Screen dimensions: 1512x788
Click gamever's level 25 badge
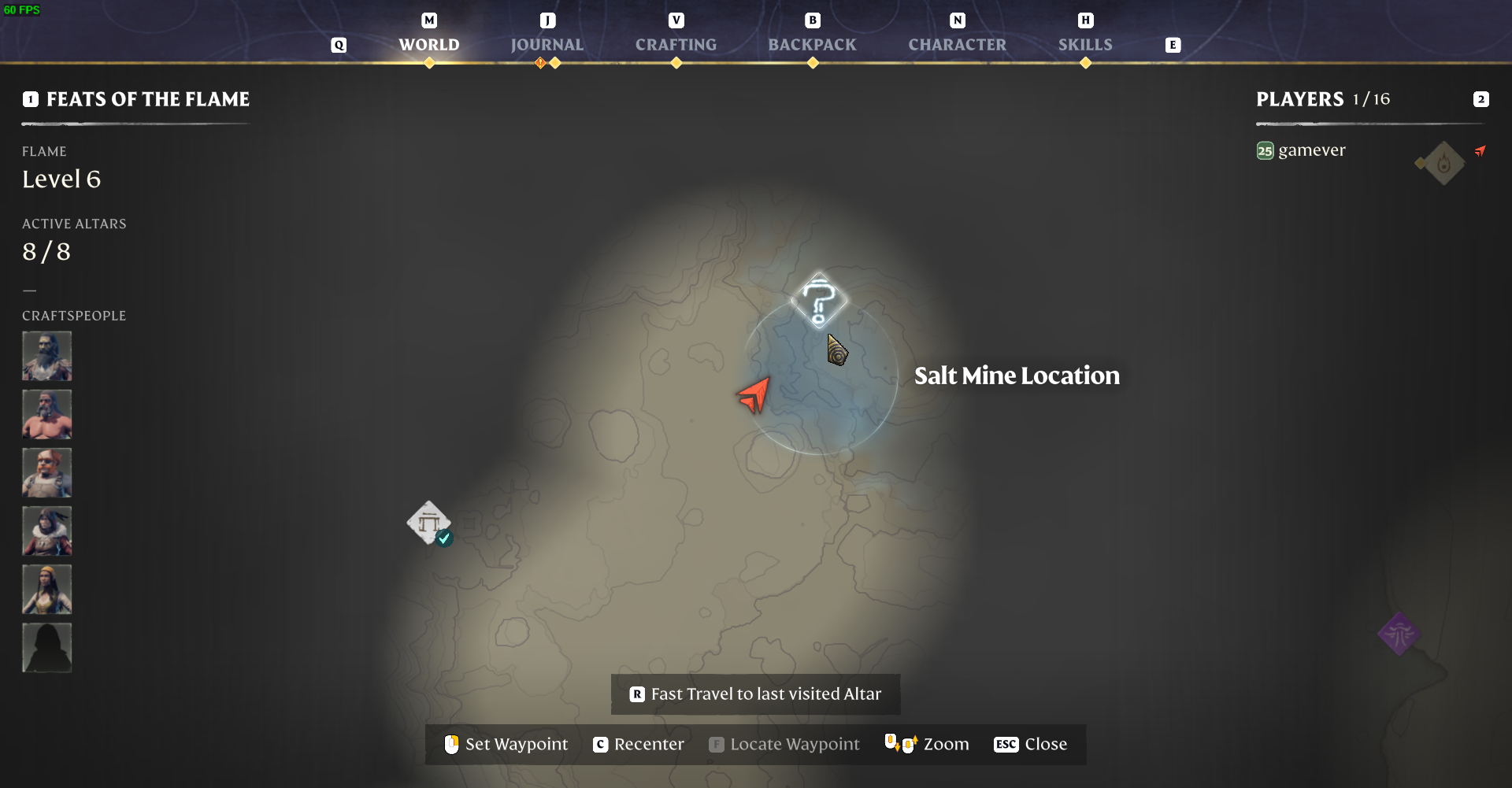pyautogui.click(x=1265, y=150)
